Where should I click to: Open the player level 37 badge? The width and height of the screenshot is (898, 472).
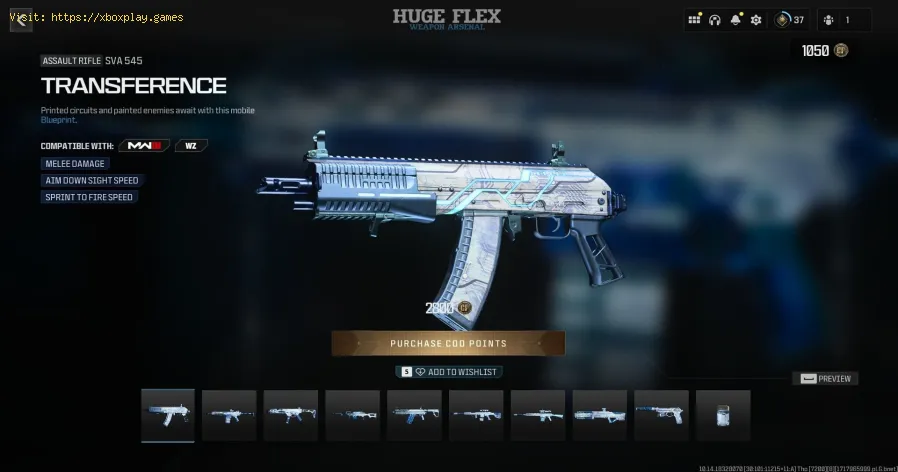[x=791, y=20]
